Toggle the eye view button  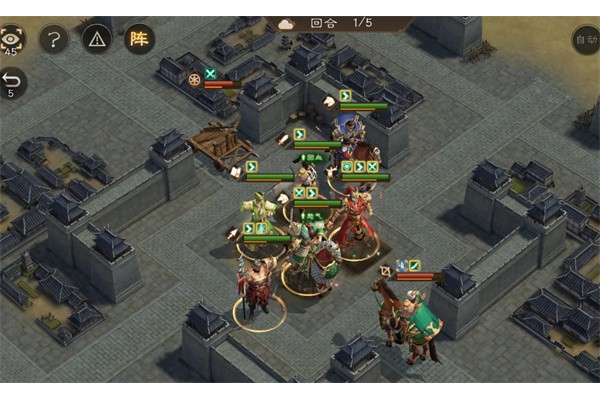click(12, 38)
